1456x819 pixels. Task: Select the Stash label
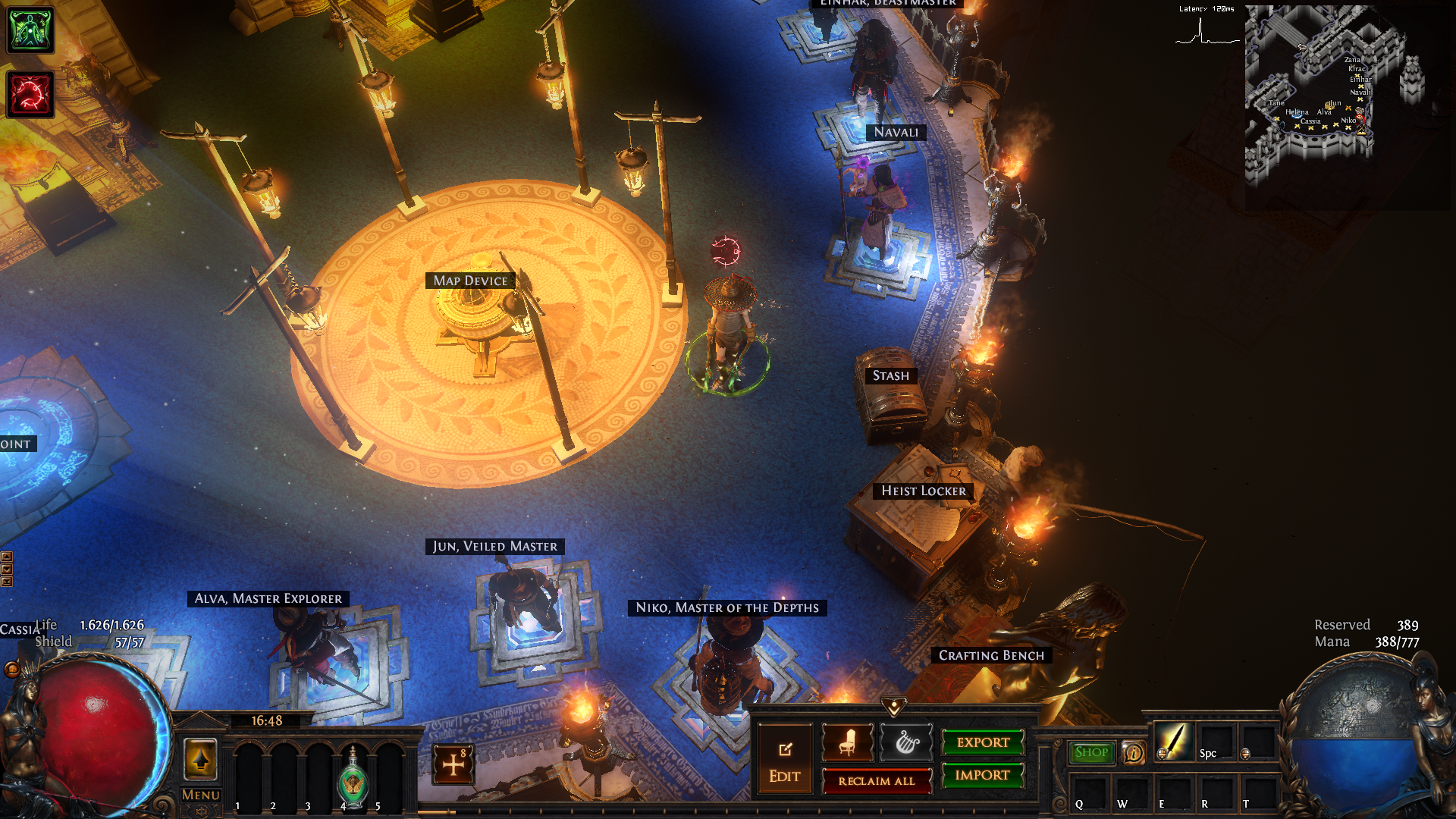(890, 375)
